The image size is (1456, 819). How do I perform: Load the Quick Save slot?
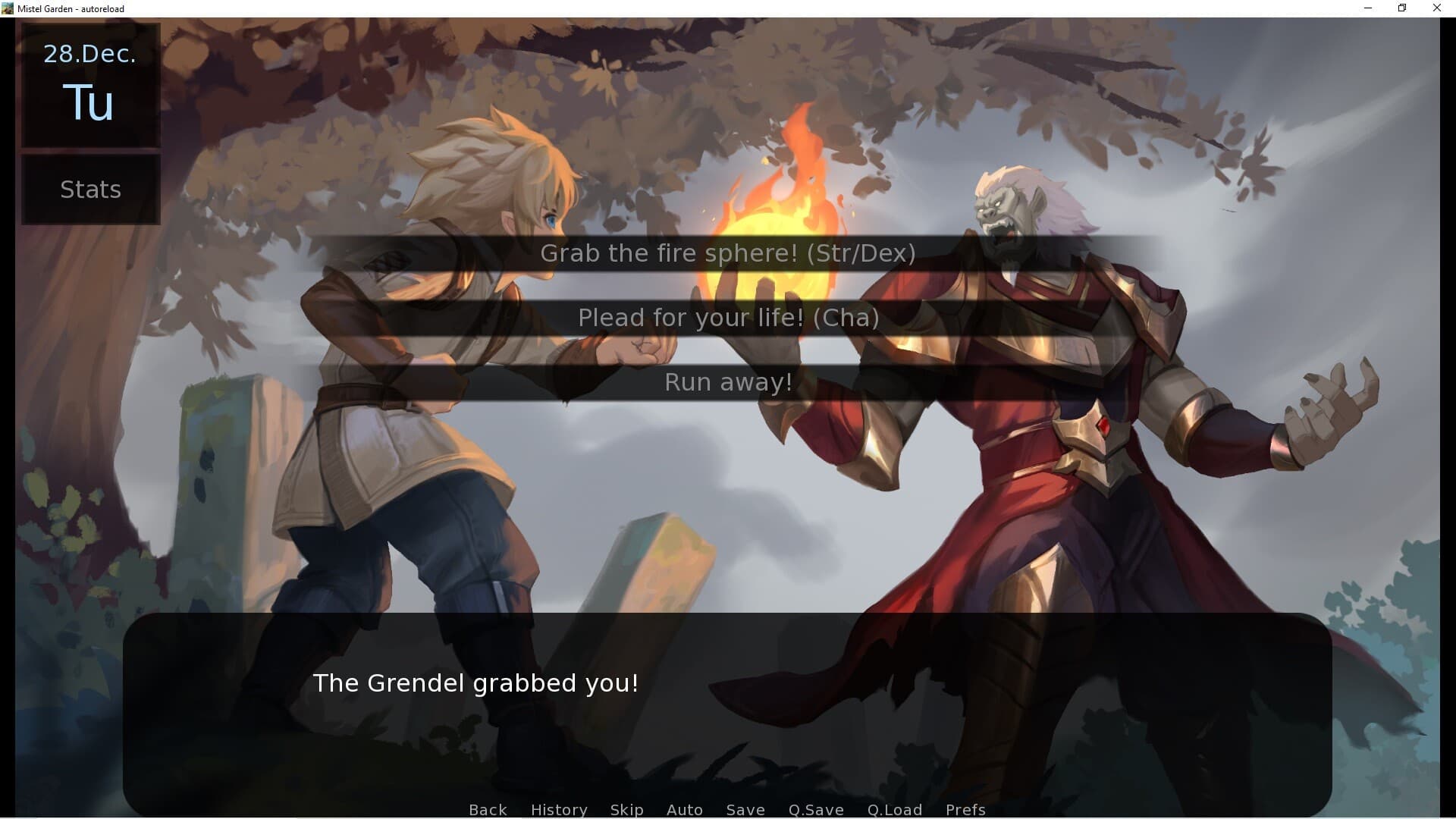pos(894,810)
